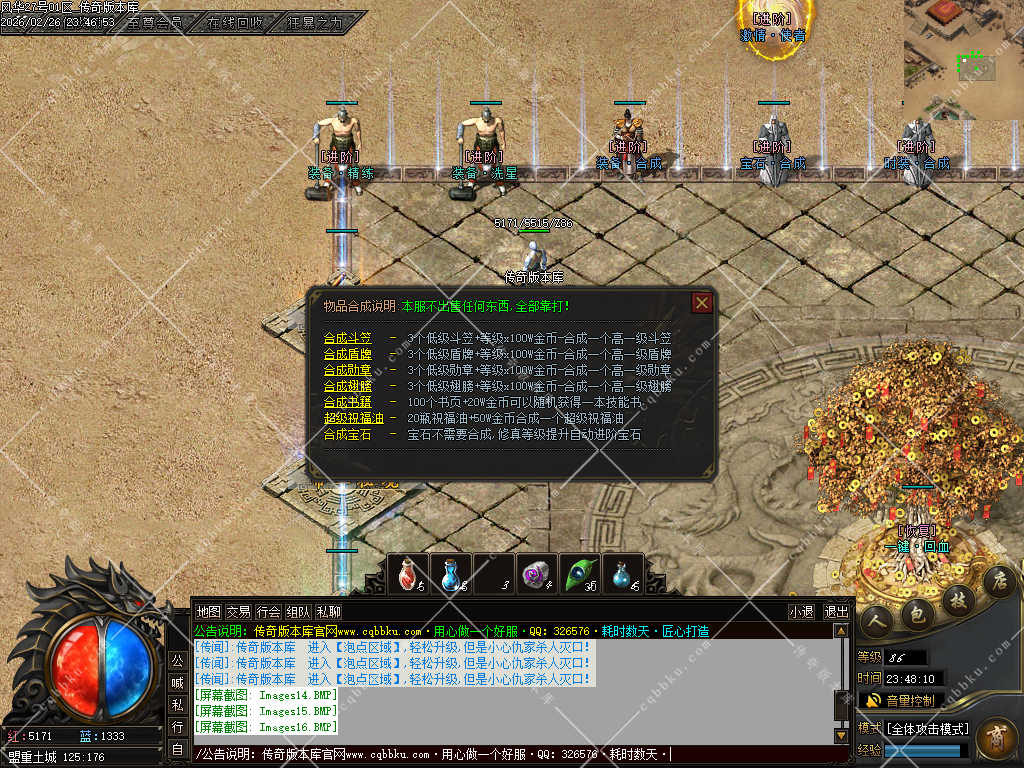Screen dimensions: 1024x768
Task: Use the red health potion slot
Action: point(407,574)
